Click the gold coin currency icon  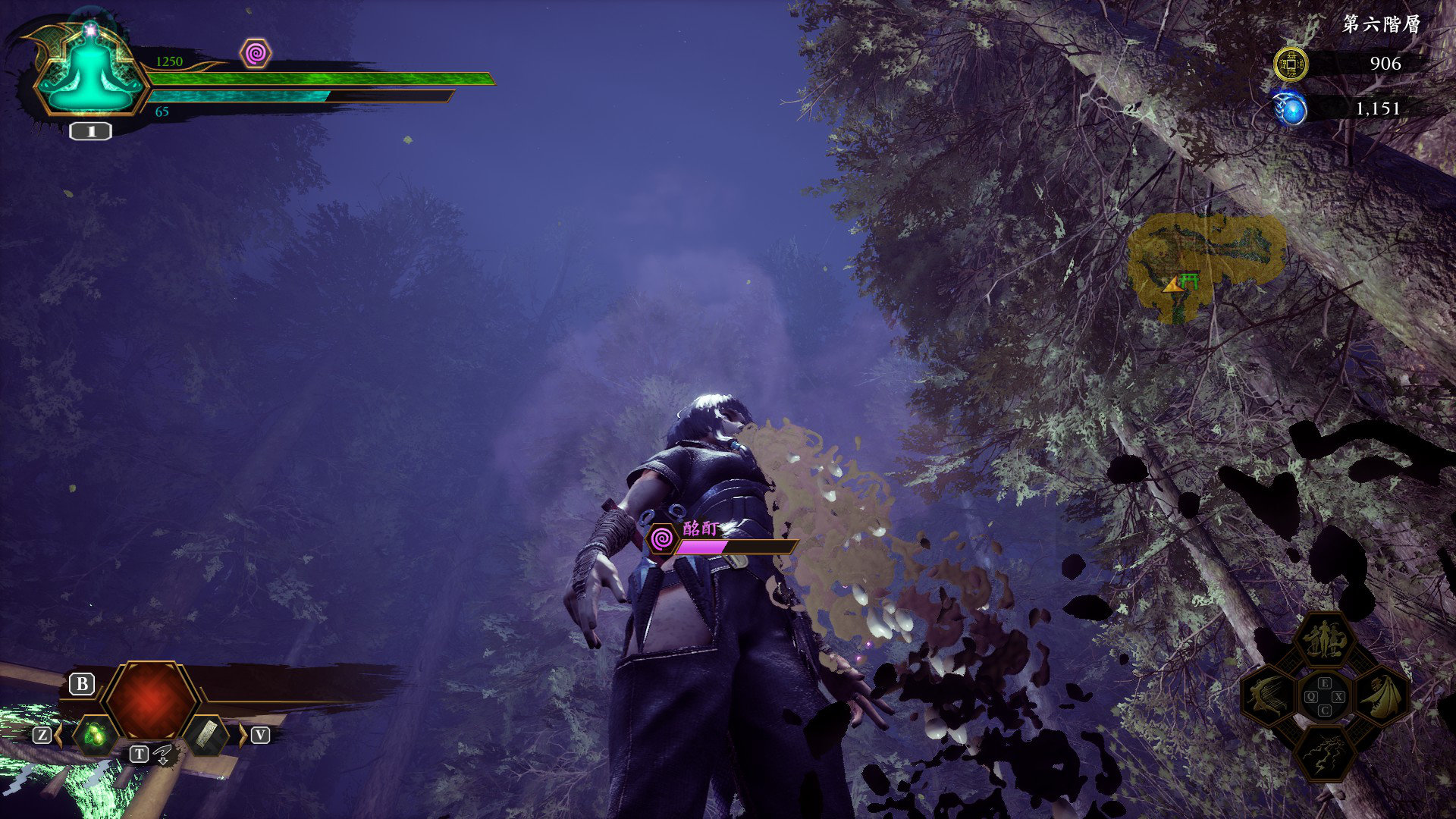click(x=1290, y=64)
